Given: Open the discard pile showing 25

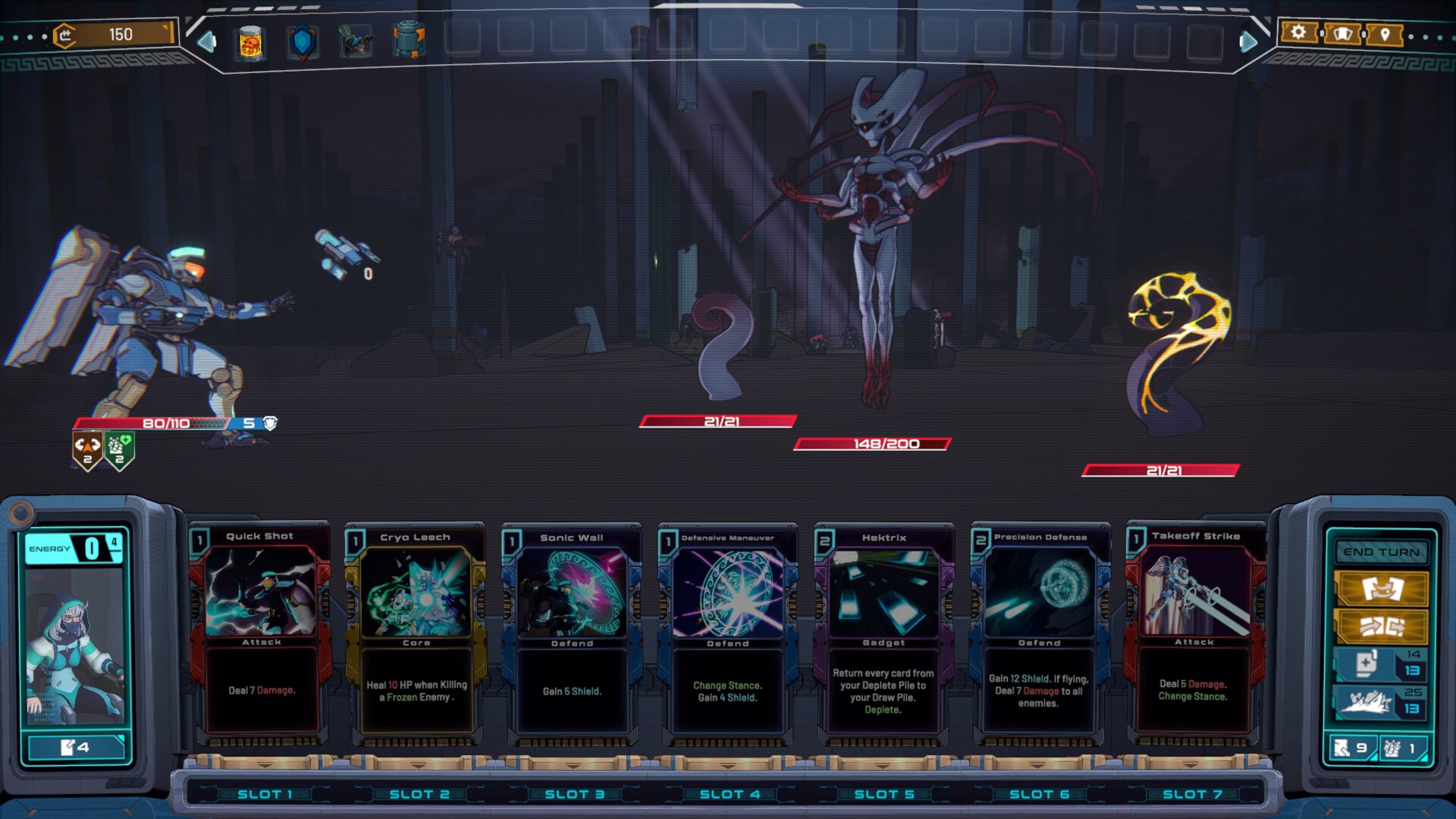Looking at the screenshot, I should coord(1379,701).
